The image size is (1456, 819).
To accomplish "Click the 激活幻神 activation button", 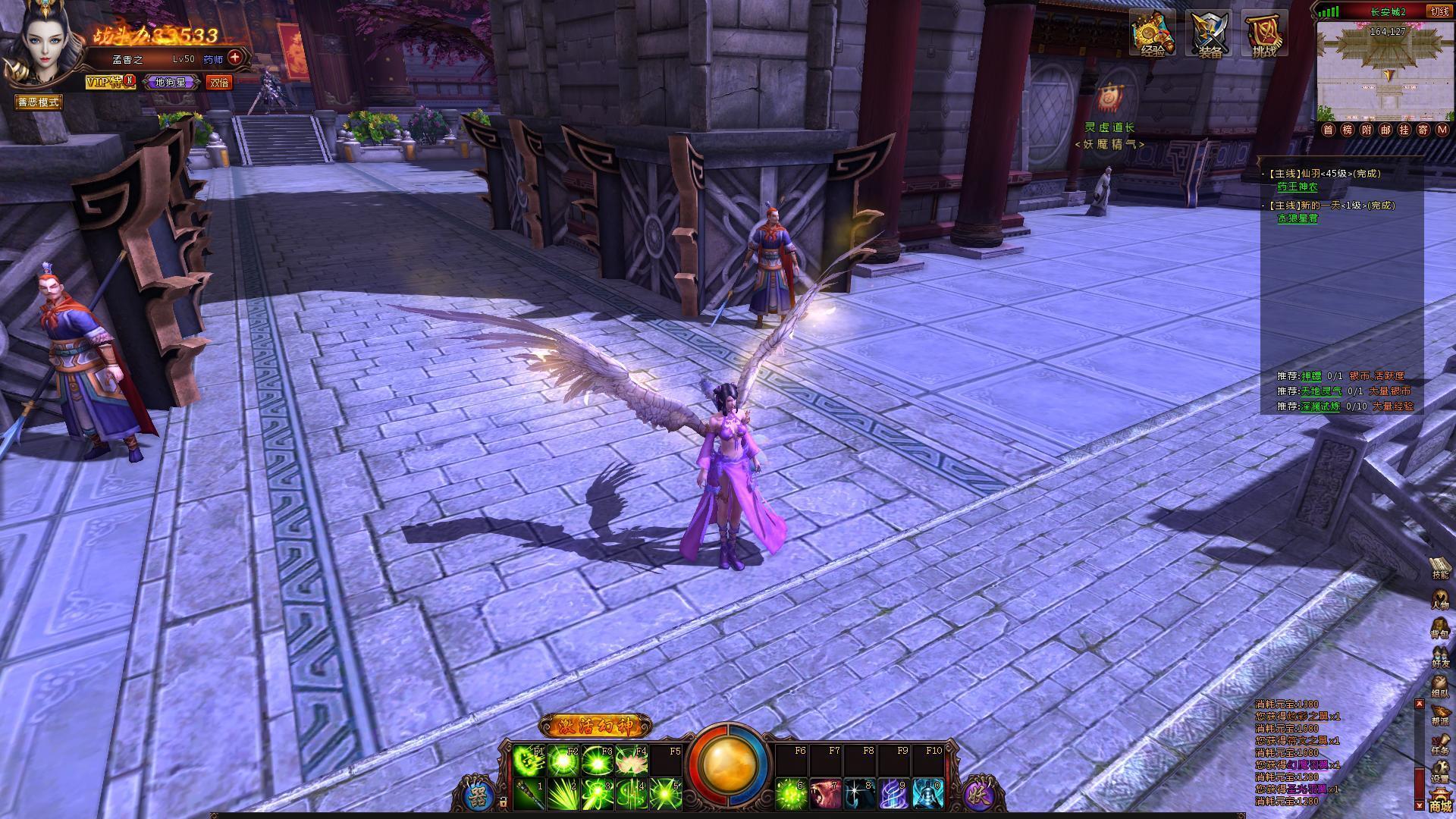I will pos(595,726).
